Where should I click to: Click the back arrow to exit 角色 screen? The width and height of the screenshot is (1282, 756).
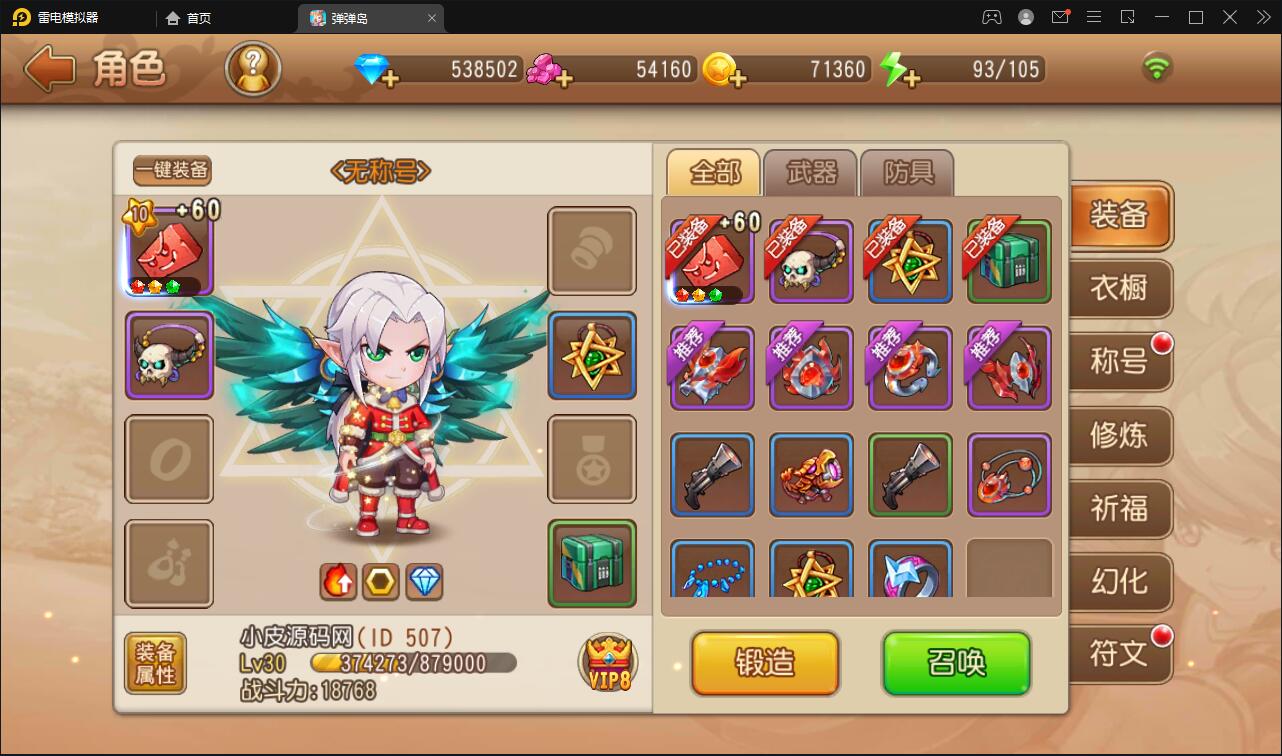47,70
